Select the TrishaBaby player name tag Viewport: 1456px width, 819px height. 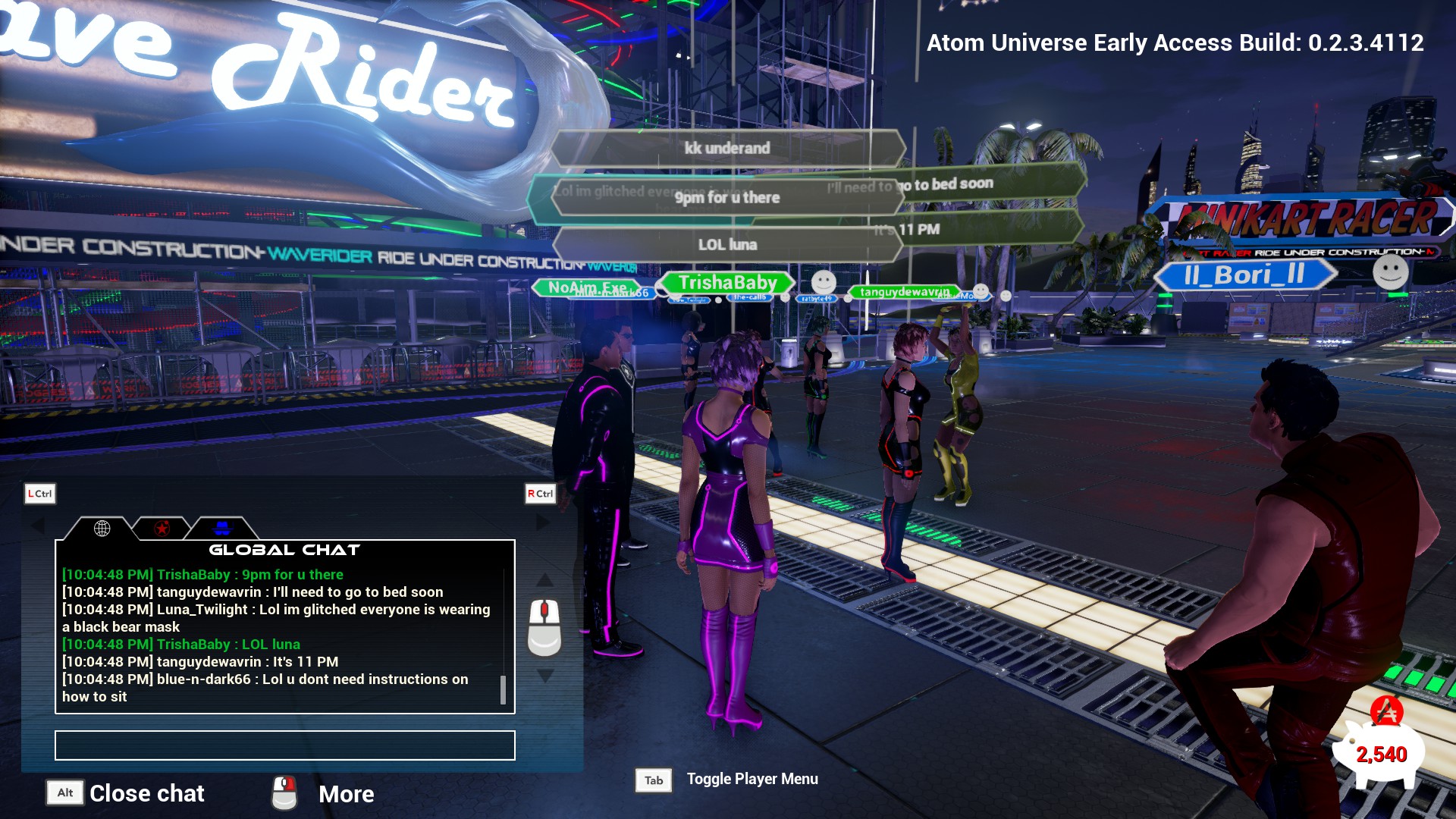click(x=727, y=283)
